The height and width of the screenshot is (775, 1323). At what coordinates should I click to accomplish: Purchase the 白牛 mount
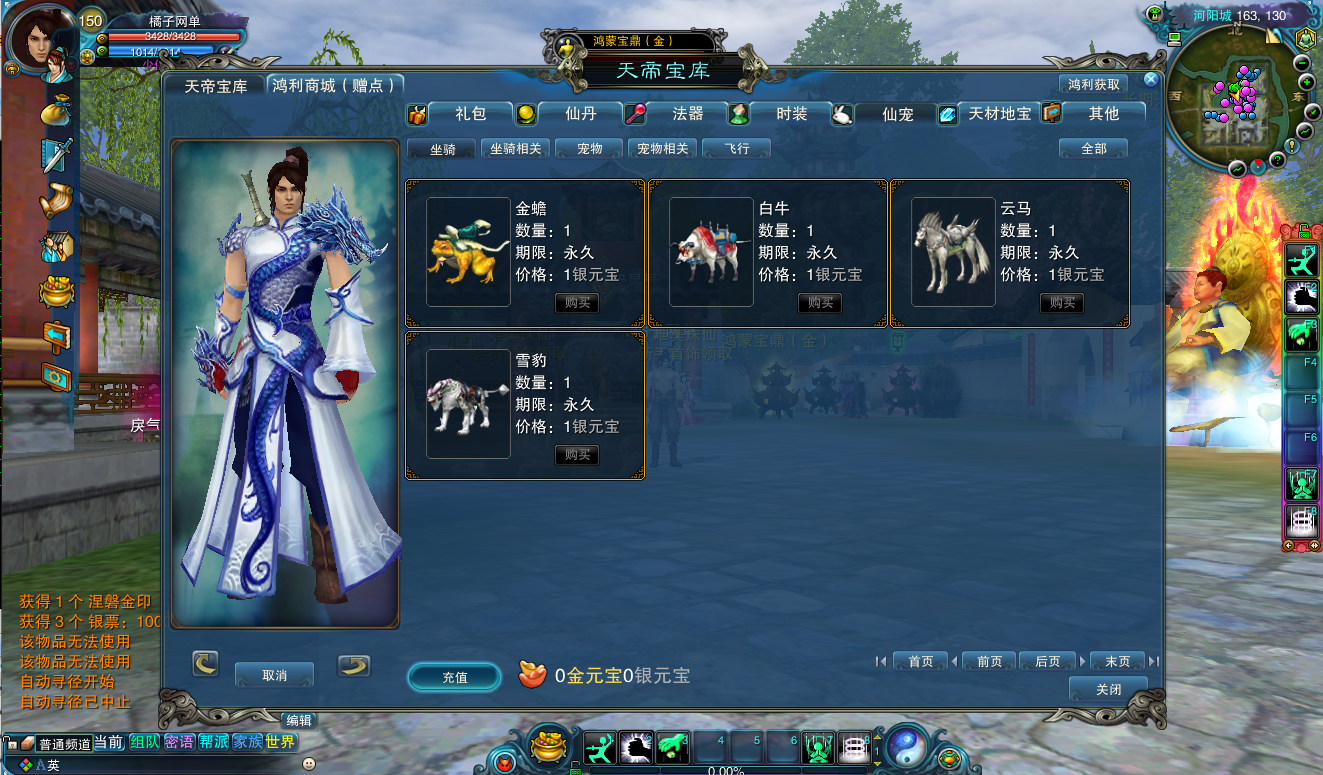[x=819, y=303]
